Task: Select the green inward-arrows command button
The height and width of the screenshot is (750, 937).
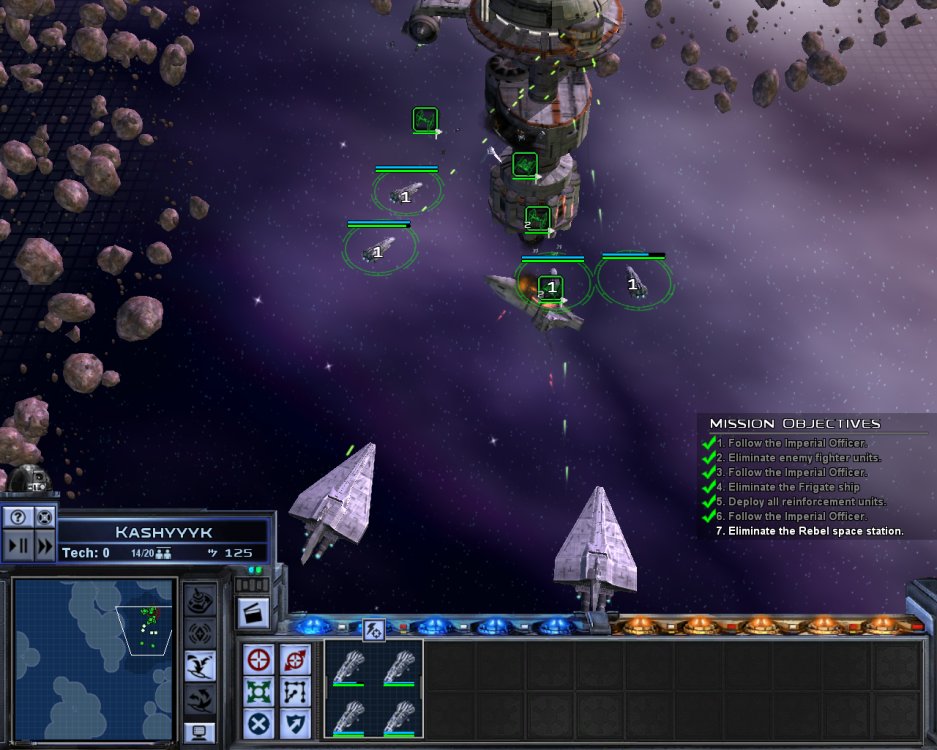Action: (x=259, y=691)
